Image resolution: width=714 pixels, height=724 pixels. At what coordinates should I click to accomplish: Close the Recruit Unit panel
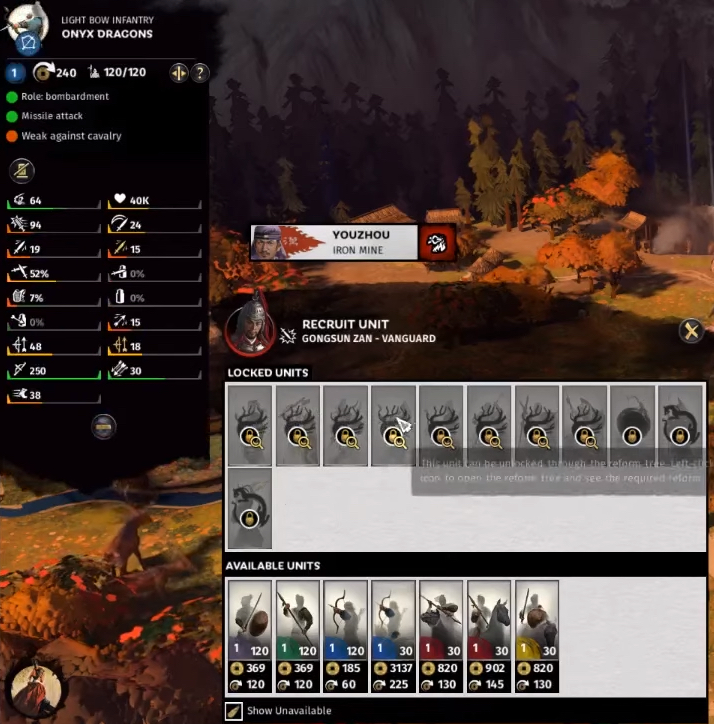[690, 331]
